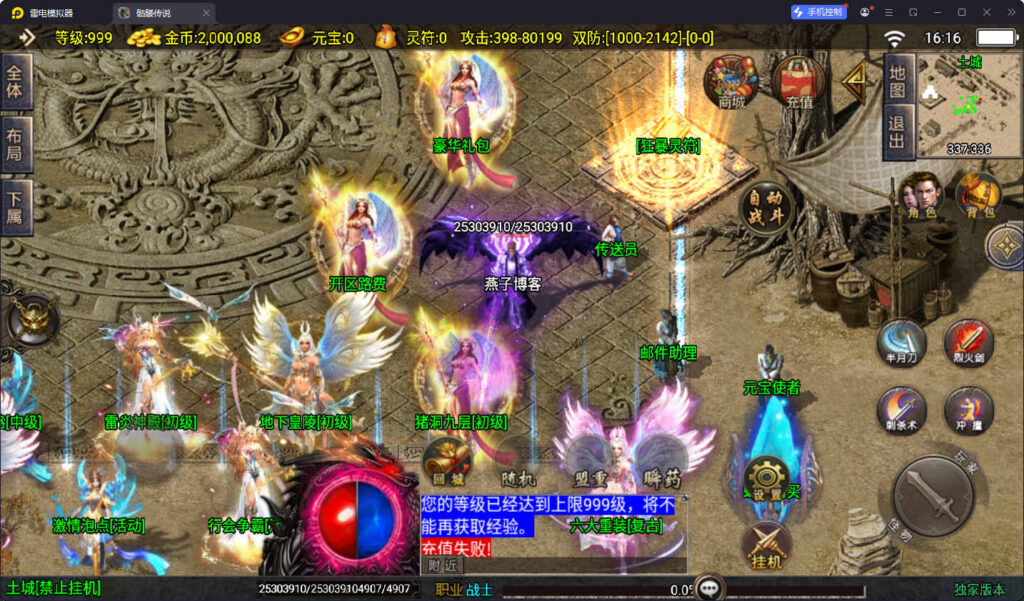
Task: Open the 商城 shop icon
Action: coord(731,80)
